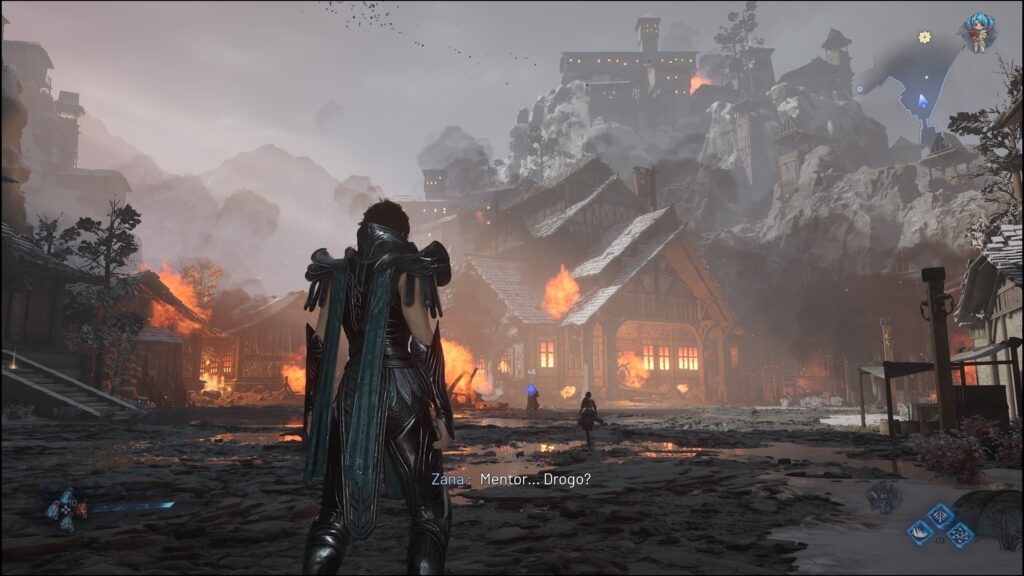1024x576 pixels.
Task: Select the blue-haired chibi companion portrait
Action: click(x=977, y=31)
